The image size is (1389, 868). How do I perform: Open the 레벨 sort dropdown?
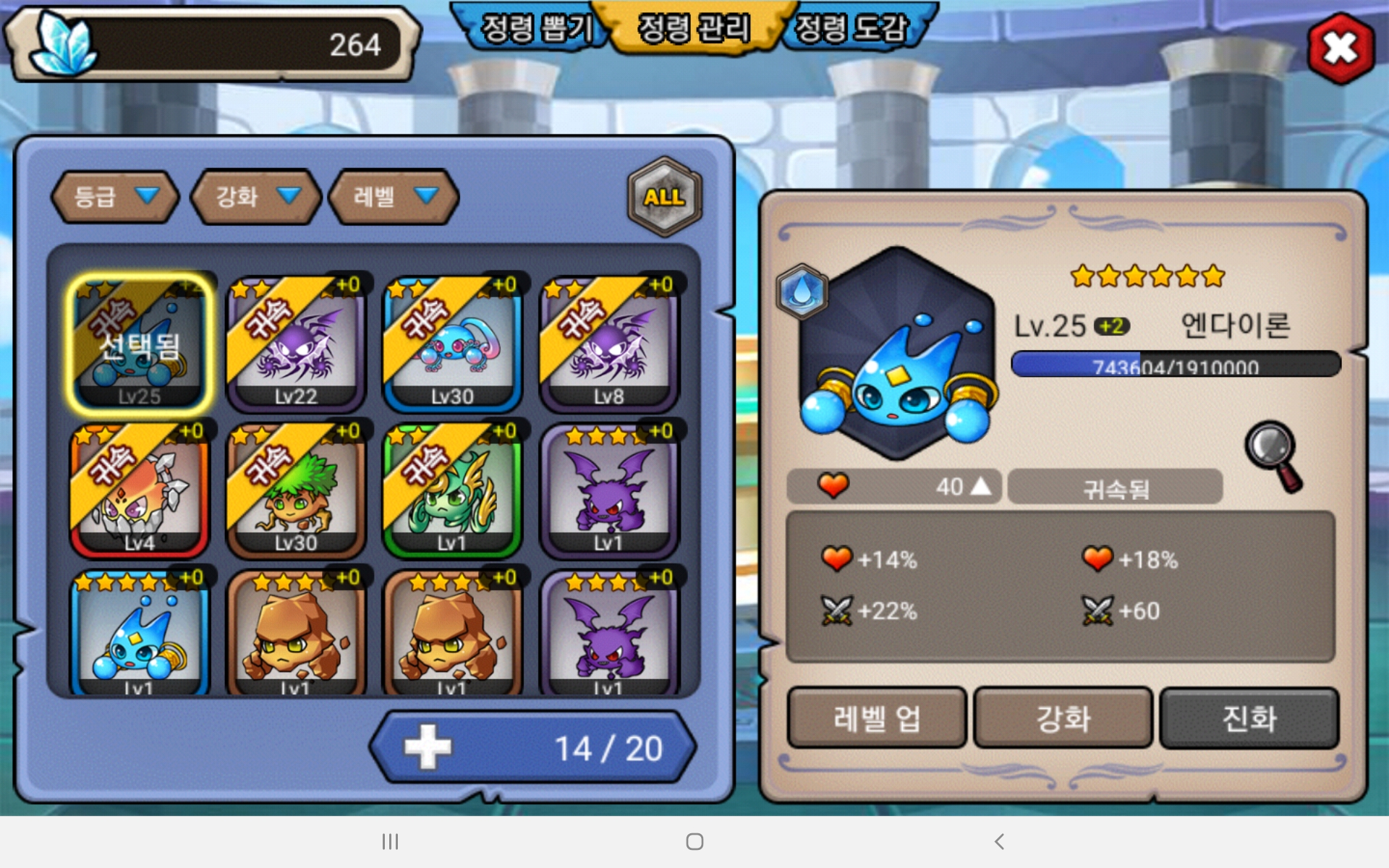click(394, 197)
